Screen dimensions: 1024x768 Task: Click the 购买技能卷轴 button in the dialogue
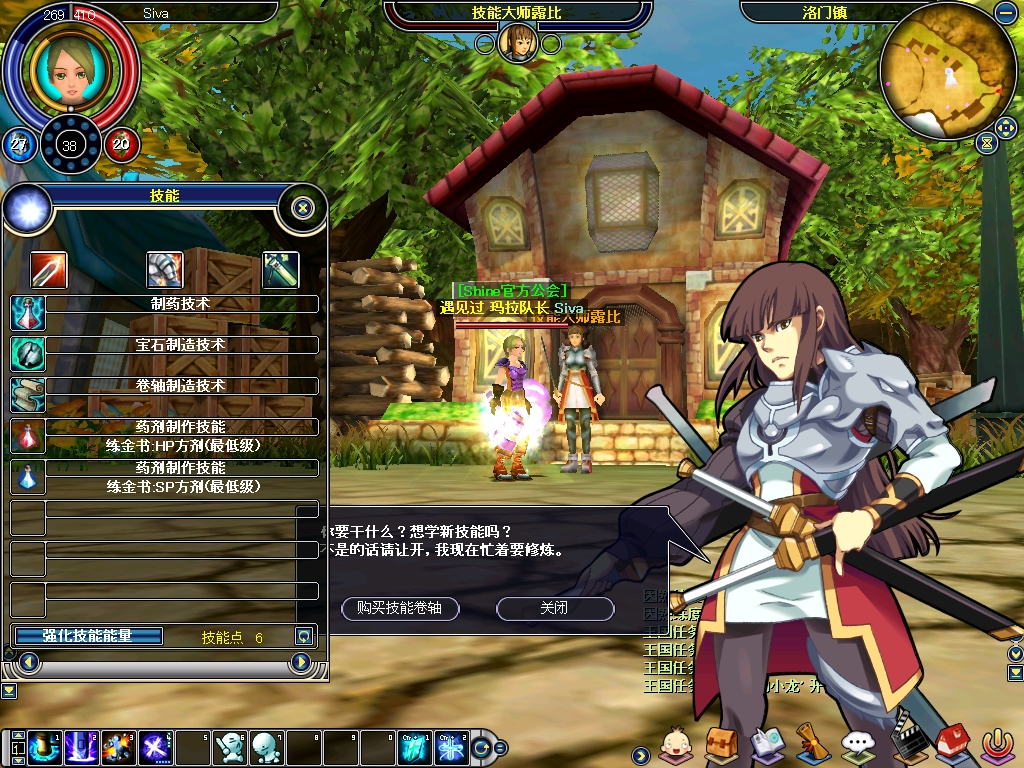400,608
